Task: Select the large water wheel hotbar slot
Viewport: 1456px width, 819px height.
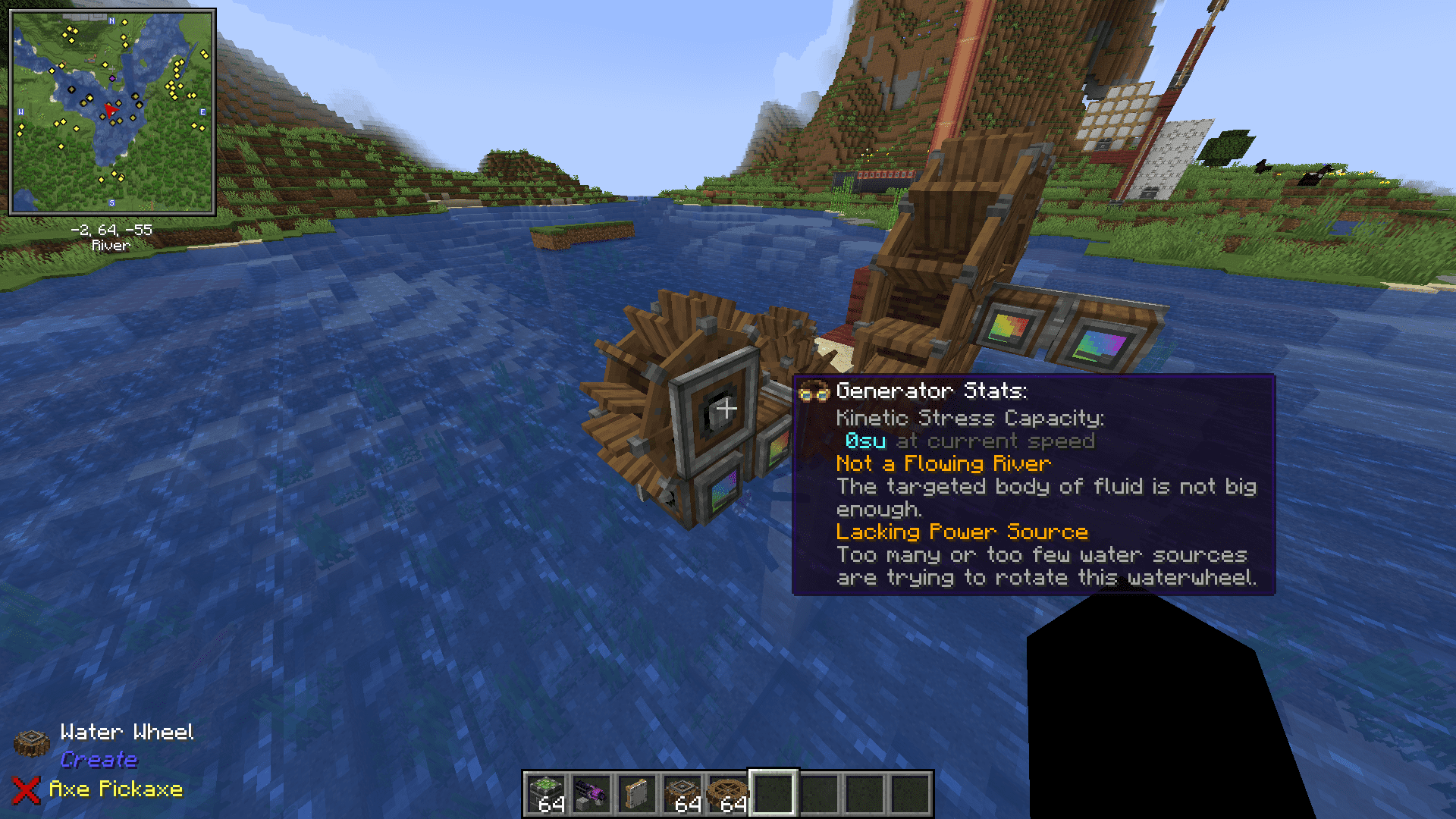Action: (728, 793)
